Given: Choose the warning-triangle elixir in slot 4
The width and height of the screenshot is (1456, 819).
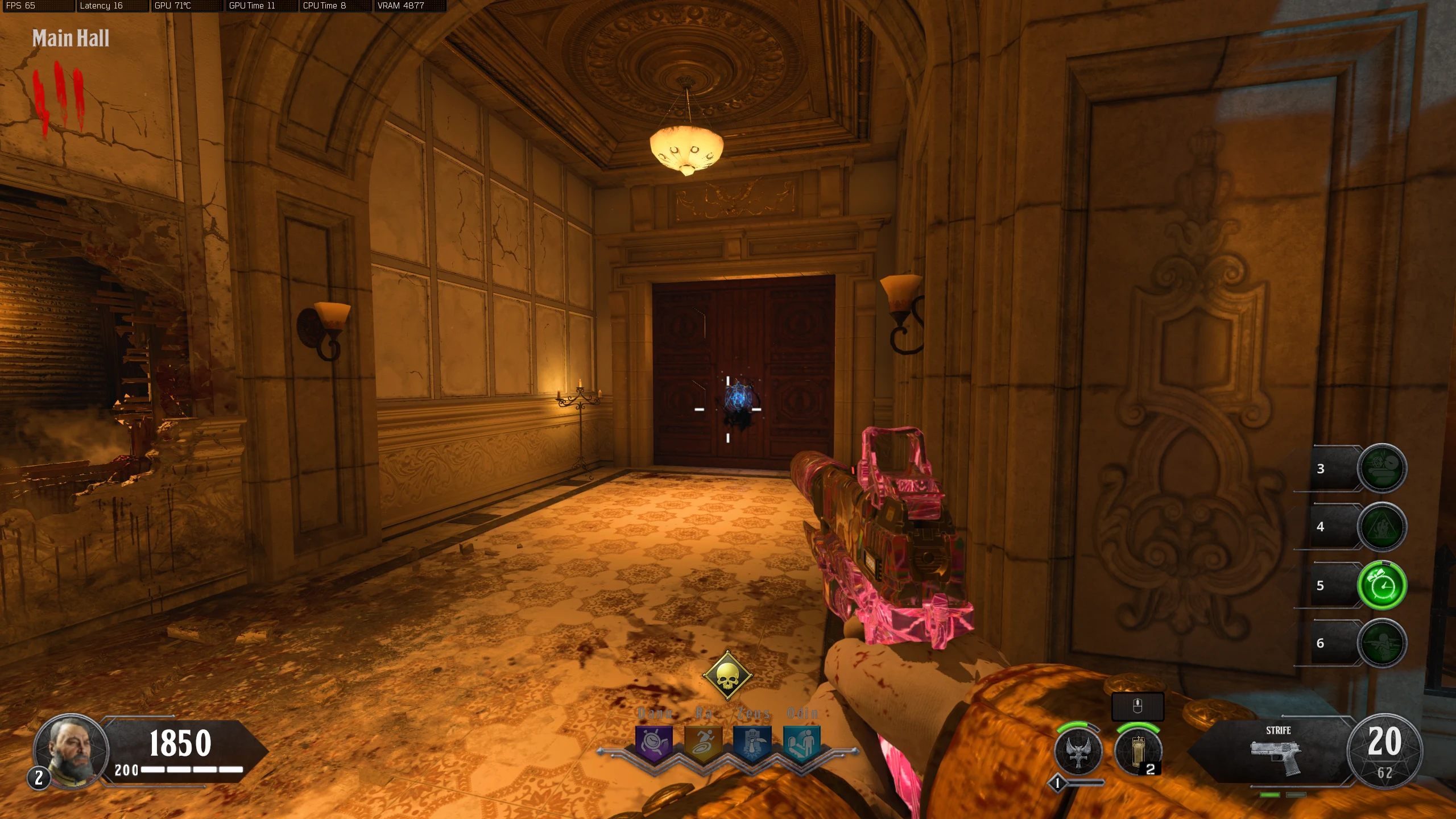Looking at the screenshot, I should point(1381,527).
